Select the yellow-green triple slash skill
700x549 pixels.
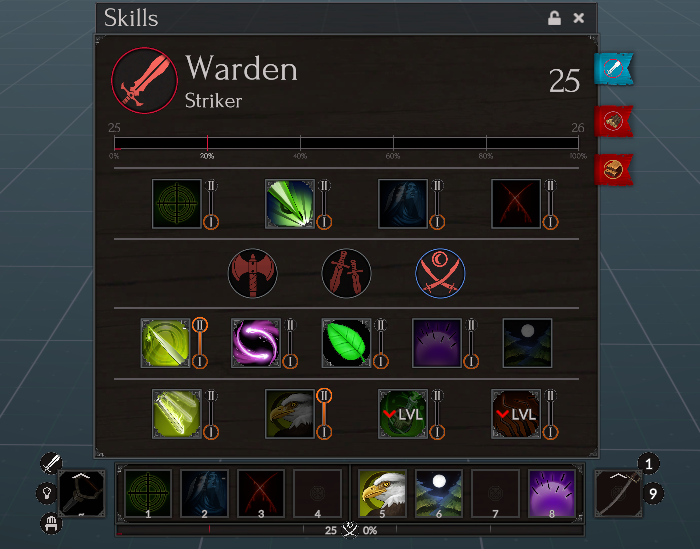(177, 414)
